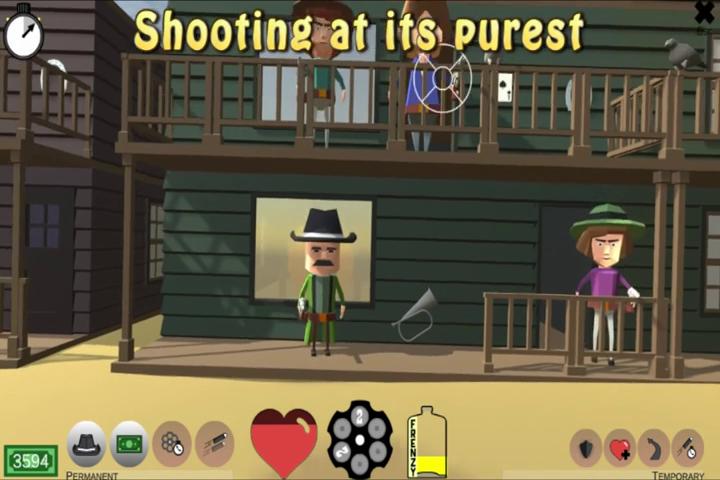
Task: Trigger the bullet with stopwatch power-up
Action: (688, 447)
